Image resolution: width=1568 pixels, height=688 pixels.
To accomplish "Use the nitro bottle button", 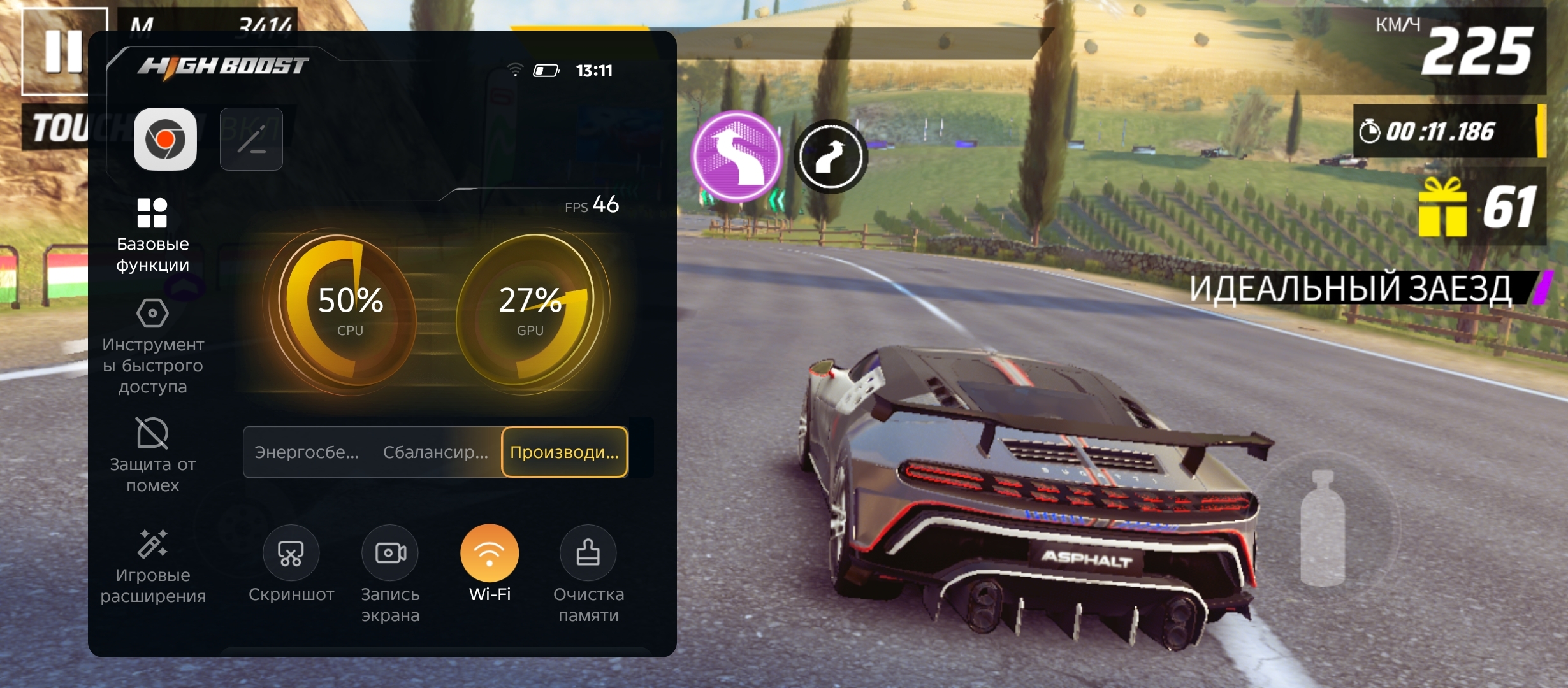I will coord(1323,529).
